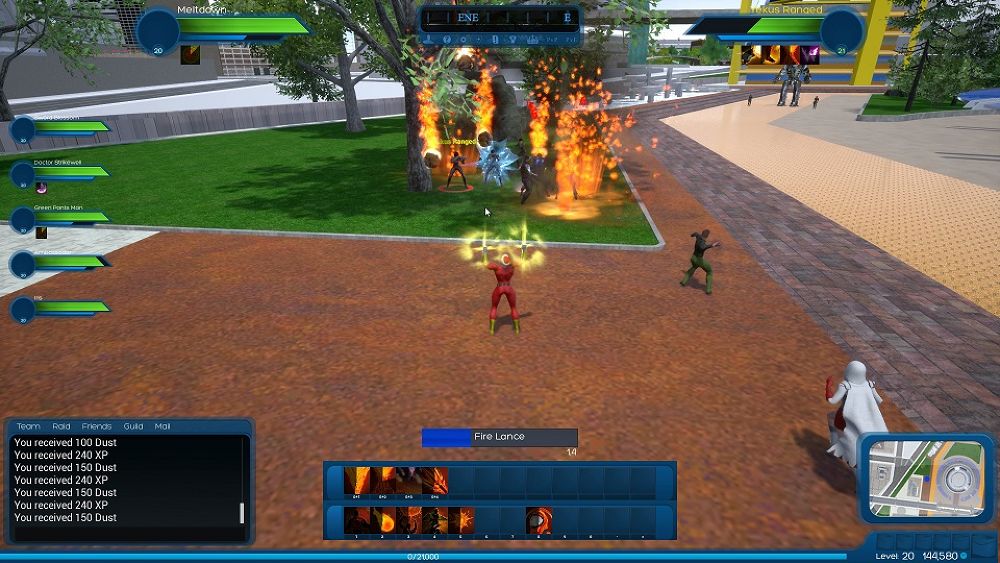This screenshot has height=563, width=1000.
Task: Click the minimap in the corner
Action: pos(926,478)
